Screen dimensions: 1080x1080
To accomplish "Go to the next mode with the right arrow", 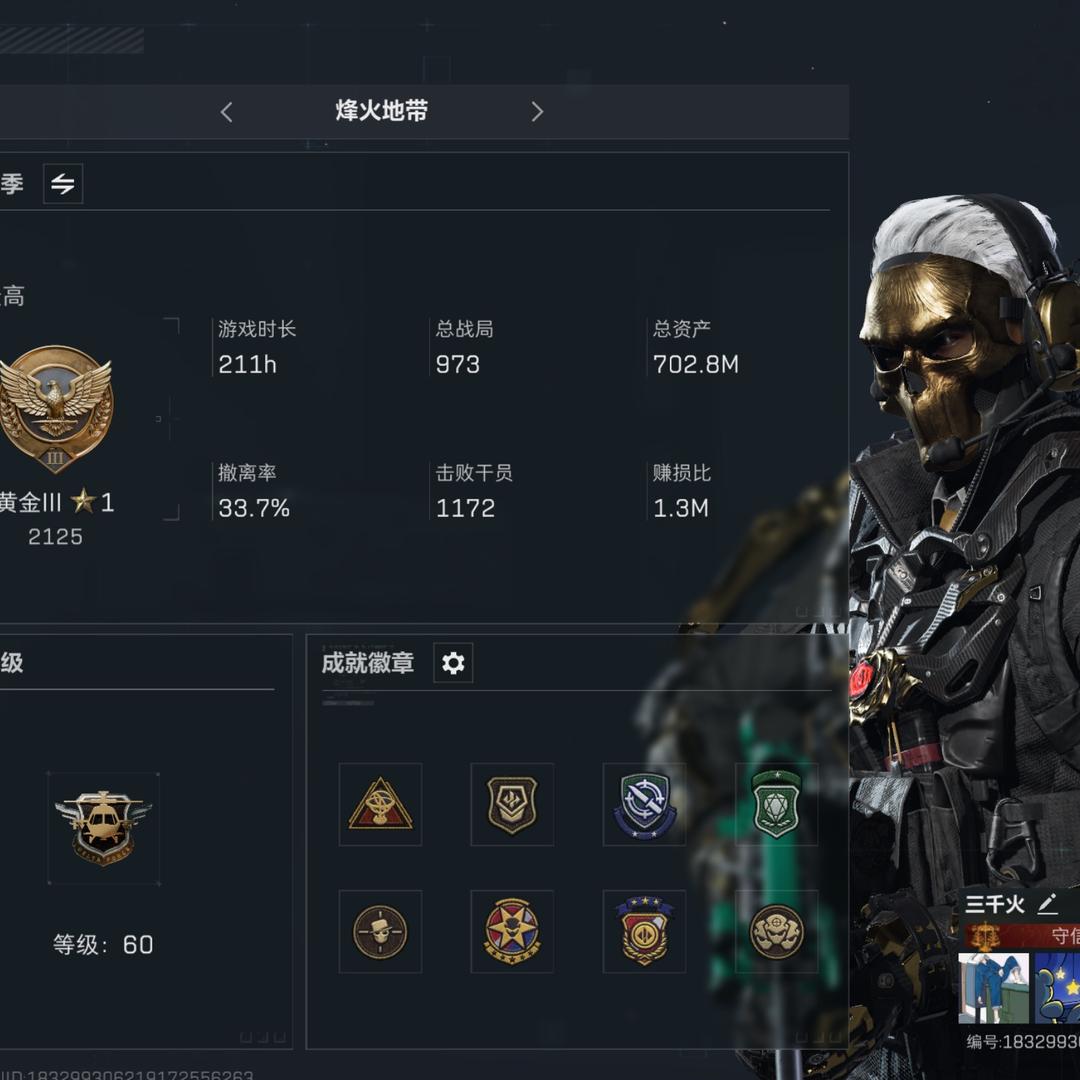I will point(537,112).
